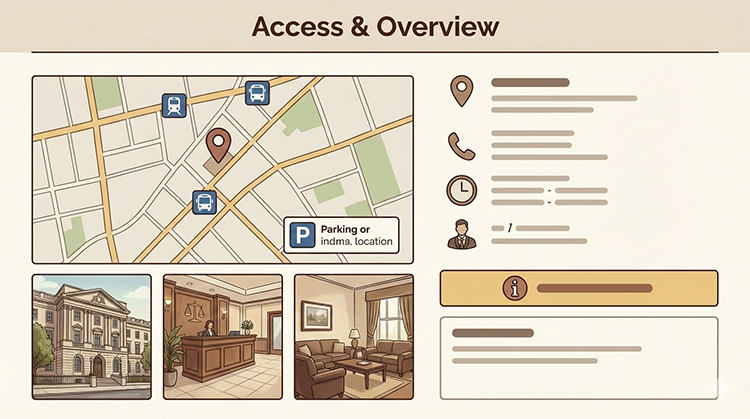Open the reception desk photo thumbnail

tap(222, 330)
